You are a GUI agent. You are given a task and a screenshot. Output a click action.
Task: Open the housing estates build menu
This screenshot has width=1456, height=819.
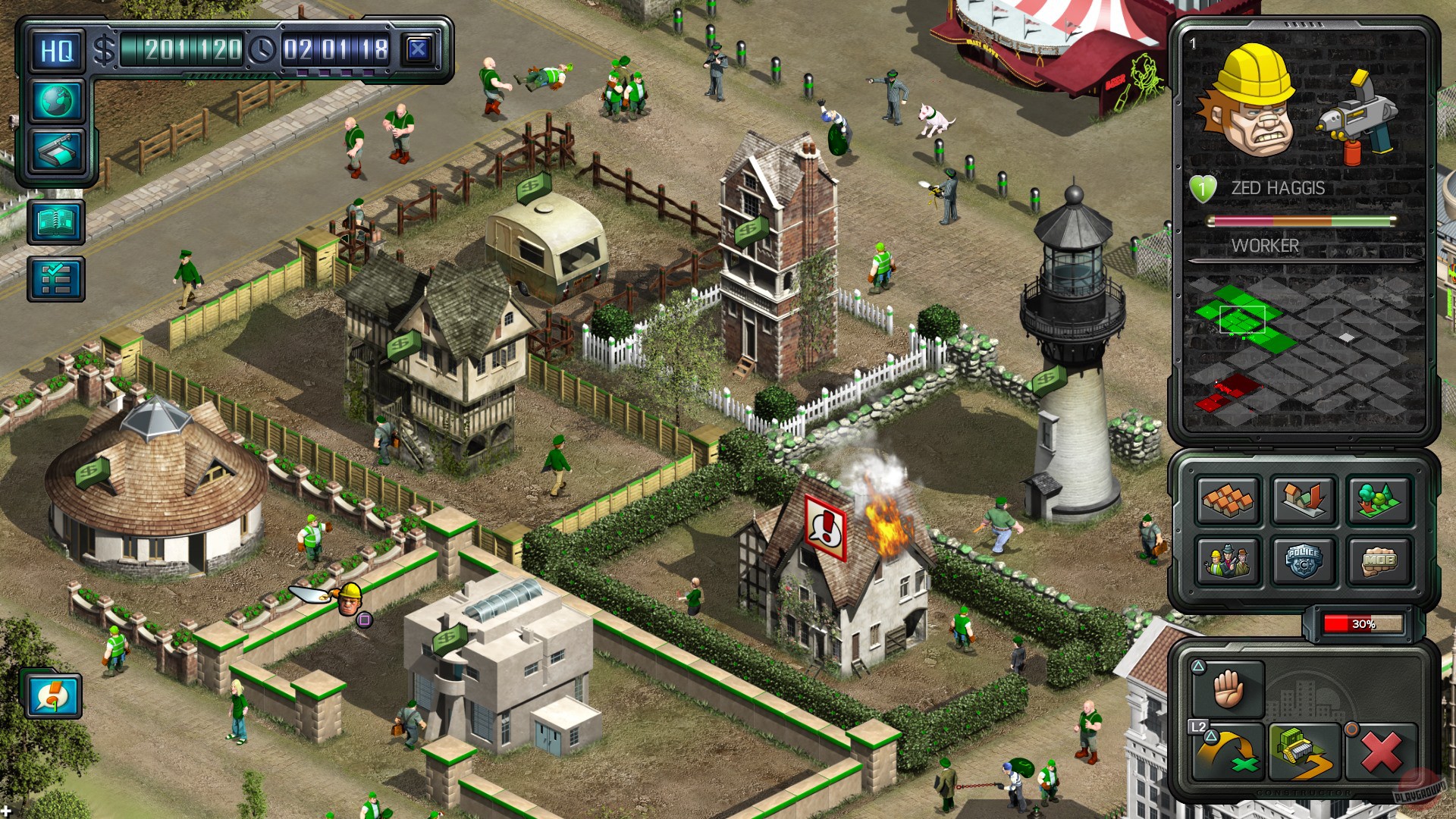click(1228, 502)
